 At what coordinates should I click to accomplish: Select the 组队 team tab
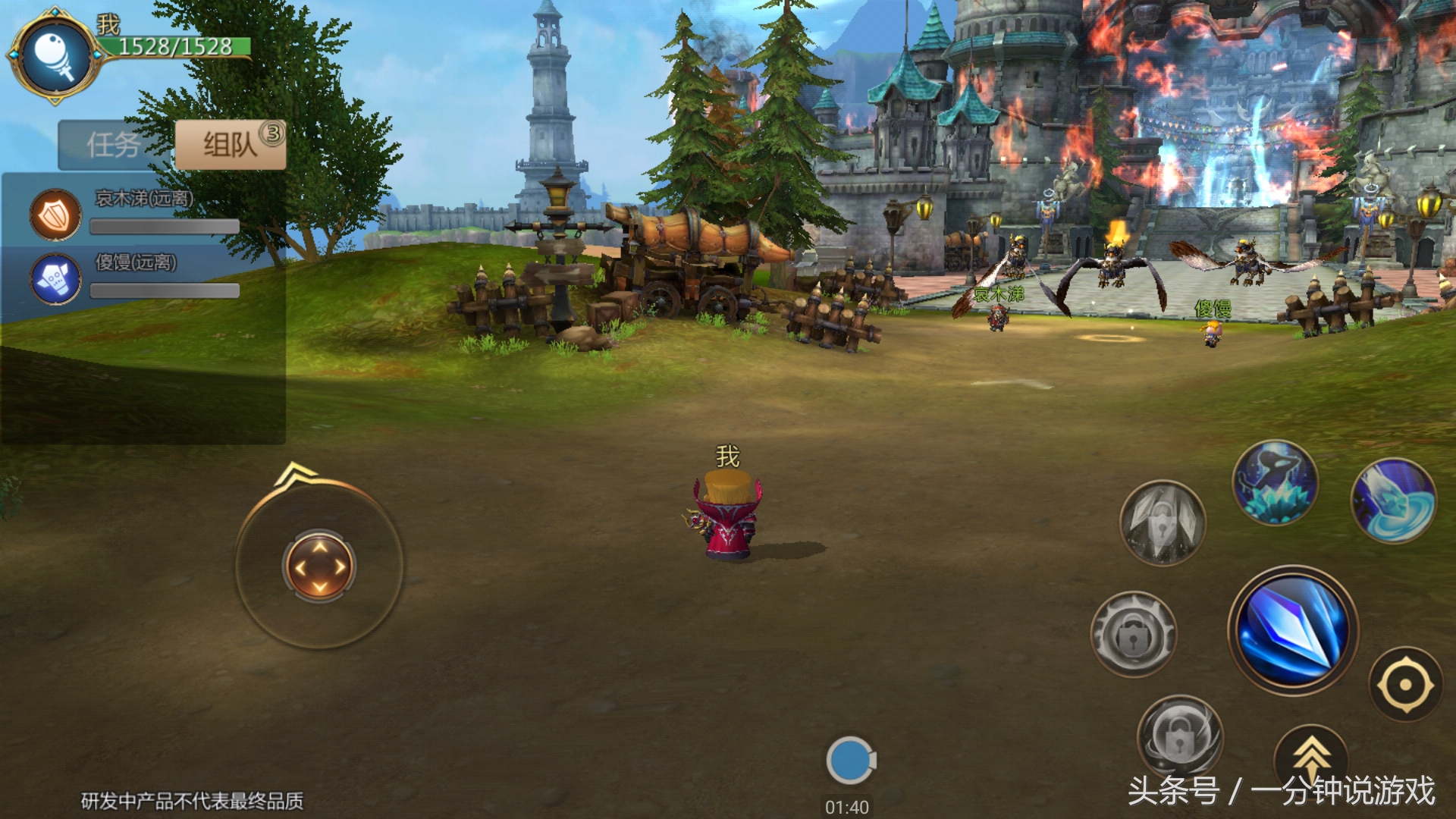click(x=231, y=144)
